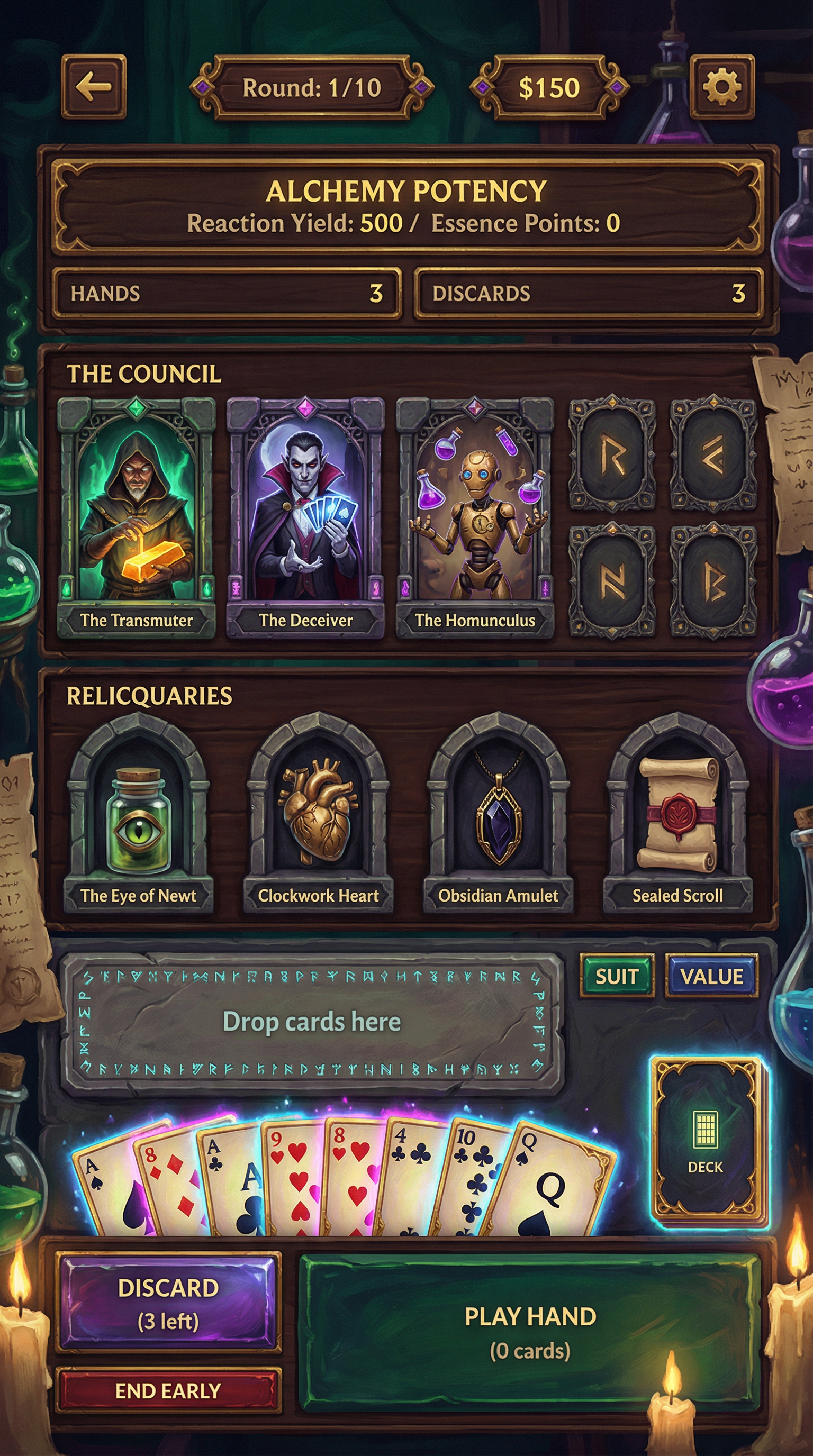This screenshot has width=813, height=1456.
Task: Inspect the Obsidian Amulet relic
Action: 498,814
